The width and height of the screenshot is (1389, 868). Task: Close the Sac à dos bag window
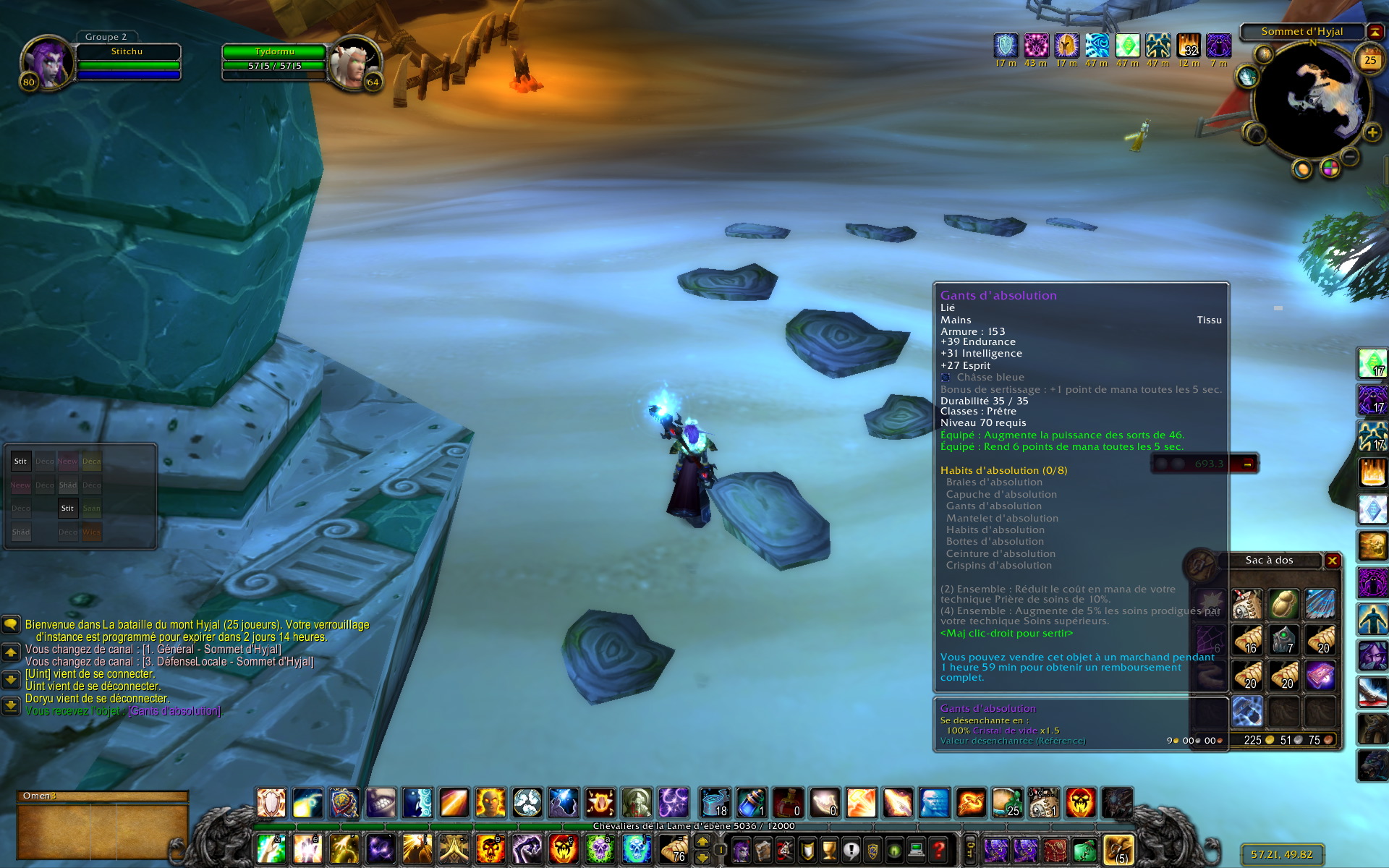point(1332,561)
